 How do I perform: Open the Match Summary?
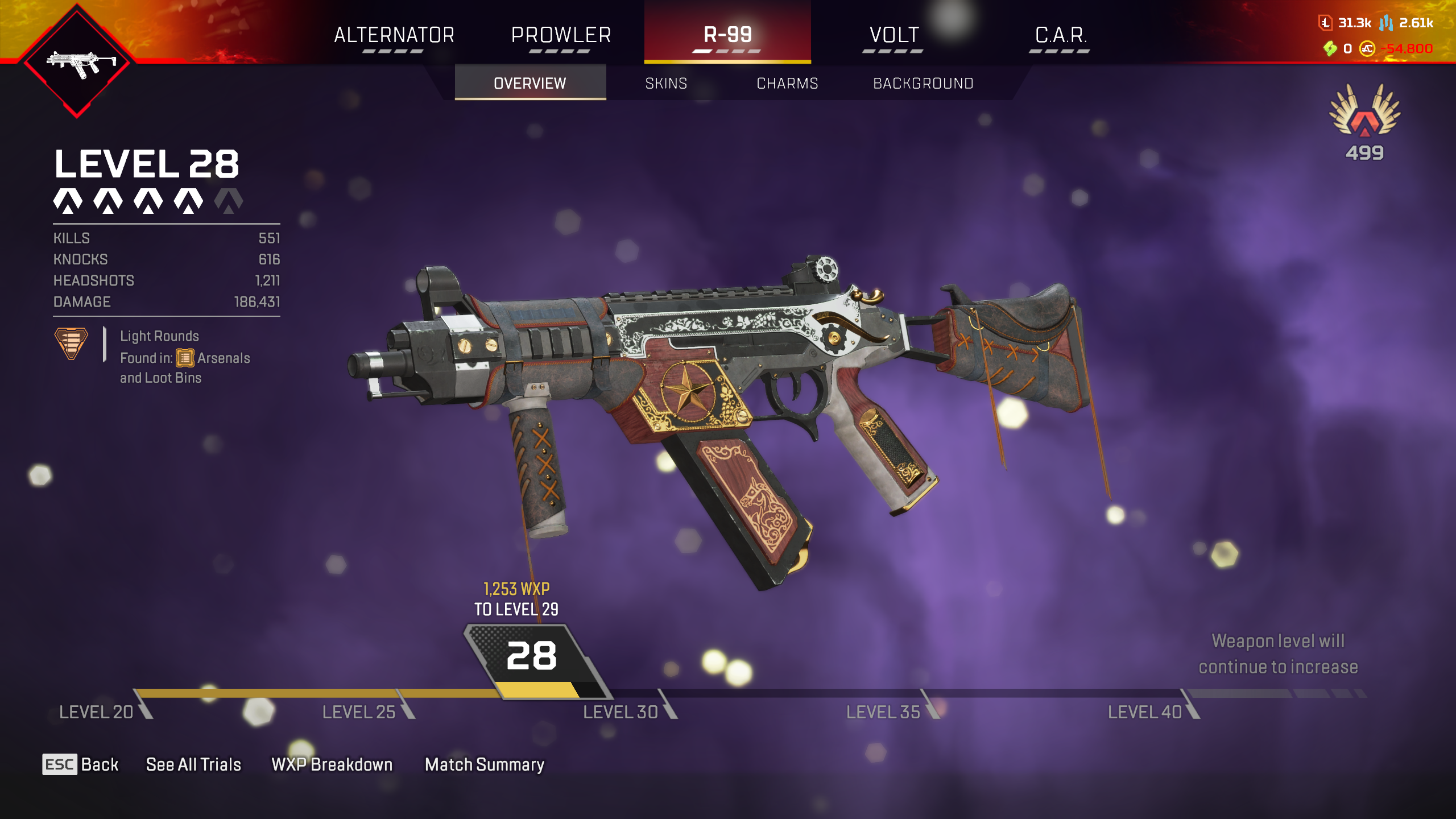pos(485,764)
